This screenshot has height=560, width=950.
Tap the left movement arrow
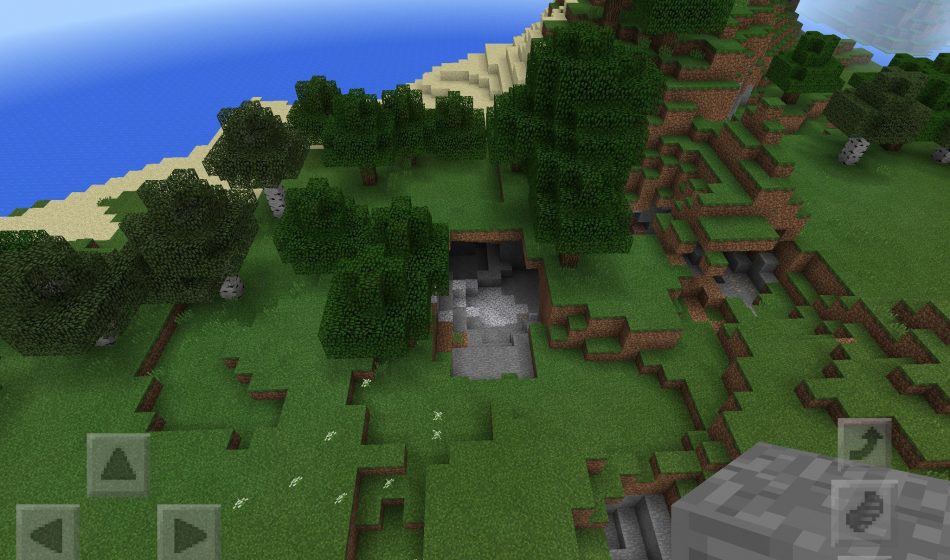click(47, 532)
